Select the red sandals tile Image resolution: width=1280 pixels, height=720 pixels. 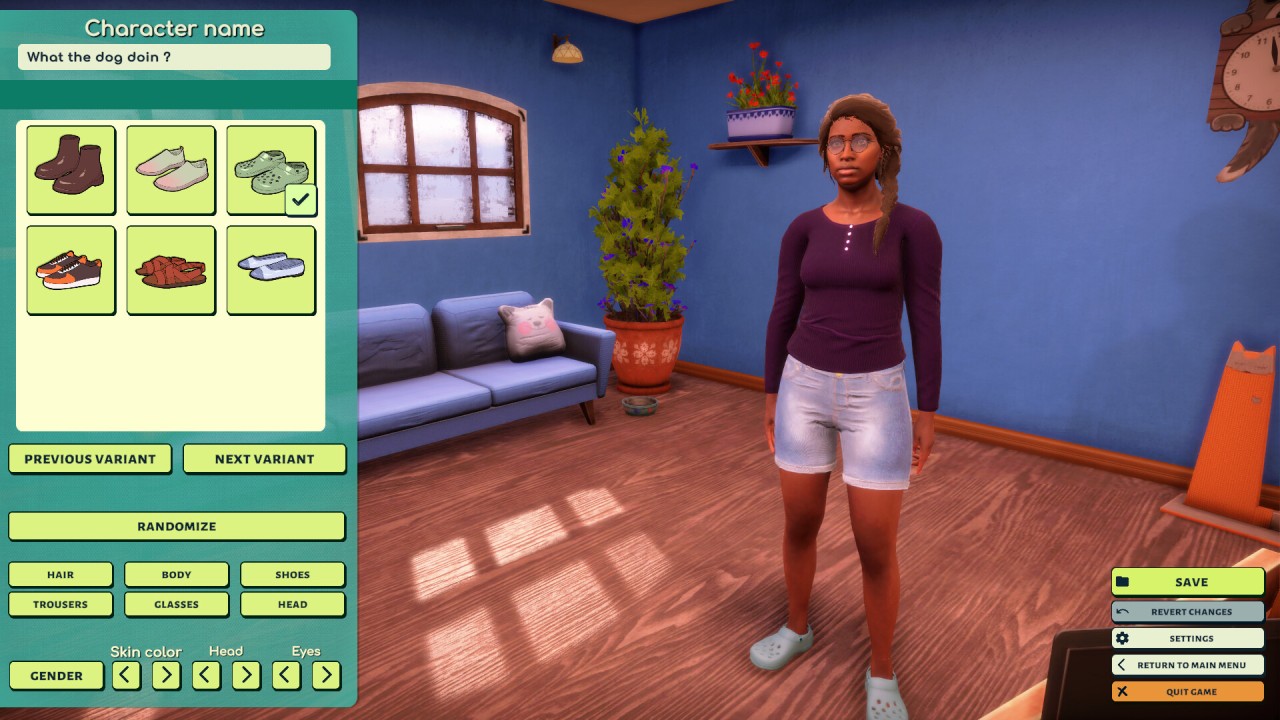[171, 270]
